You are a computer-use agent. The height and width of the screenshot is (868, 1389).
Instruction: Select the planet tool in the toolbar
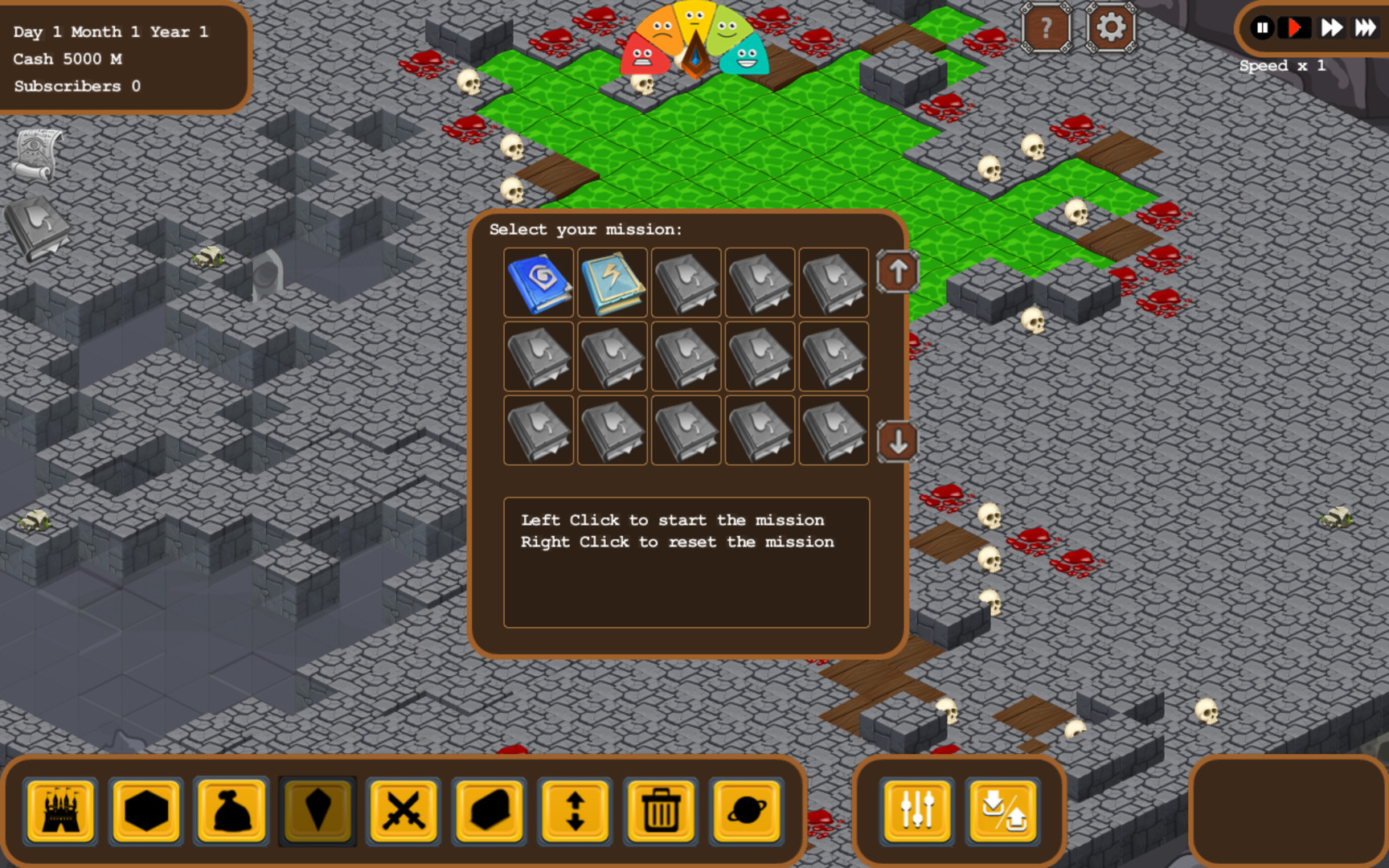point(747,812)
